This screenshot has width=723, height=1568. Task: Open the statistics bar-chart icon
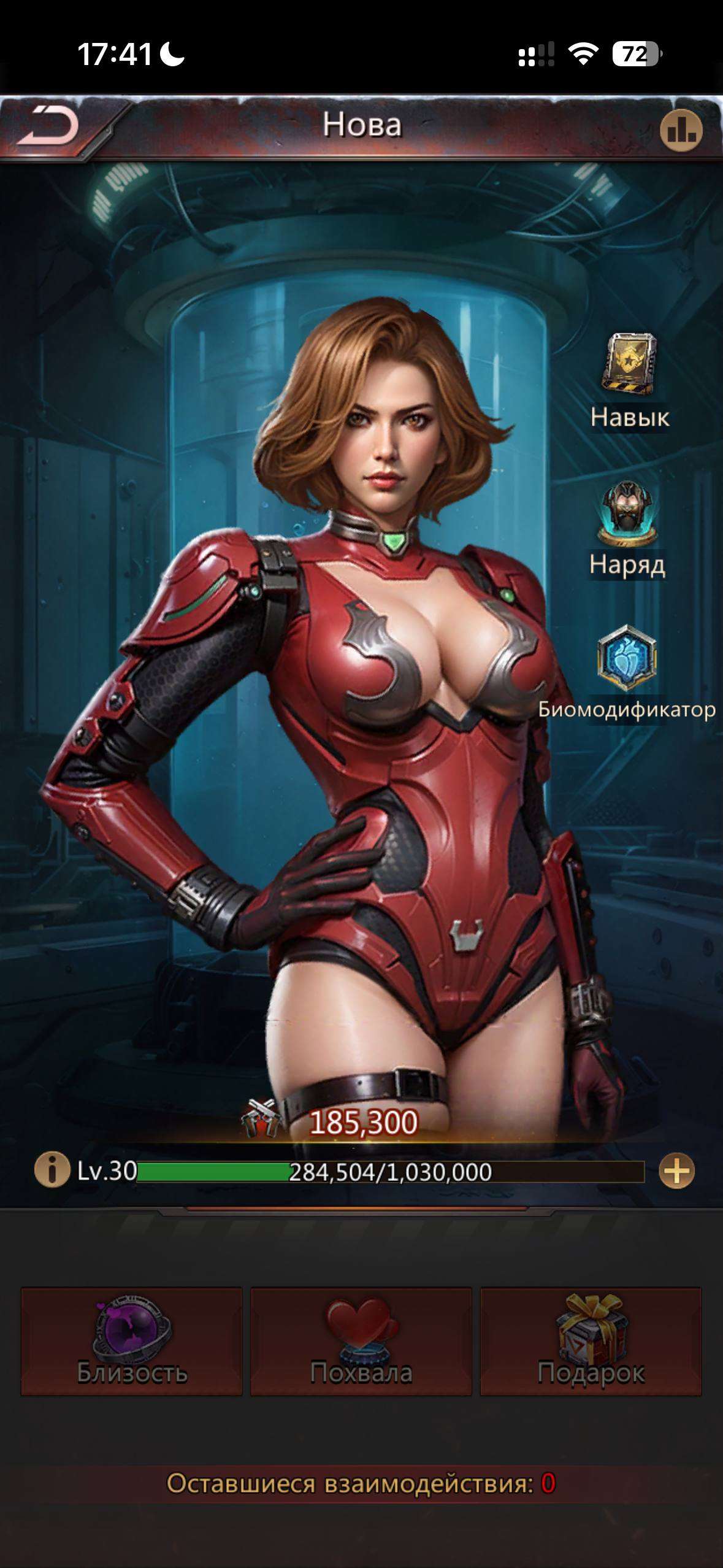tap(681, 130)
